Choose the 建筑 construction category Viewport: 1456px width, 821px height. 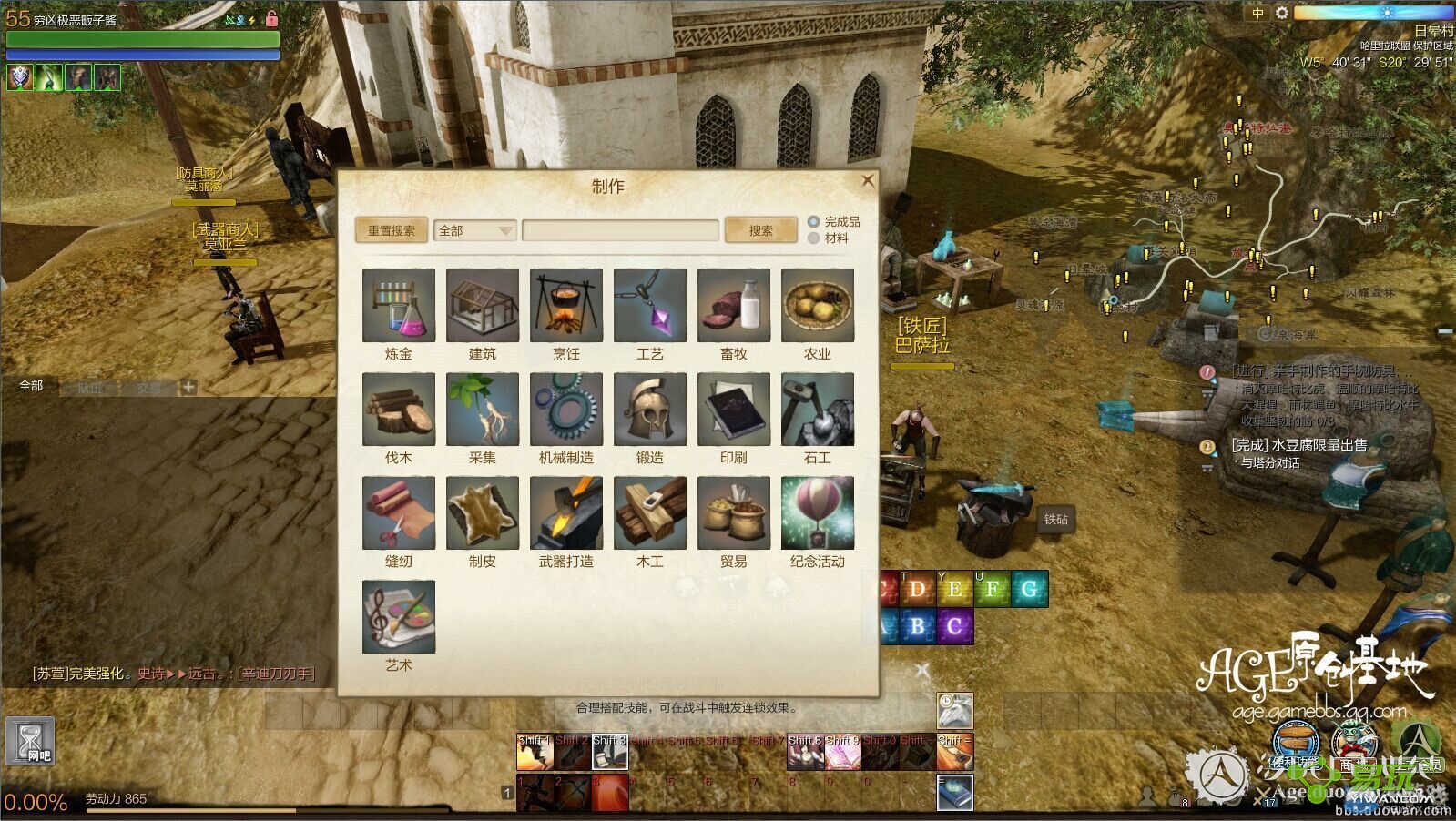coord(483,305)
